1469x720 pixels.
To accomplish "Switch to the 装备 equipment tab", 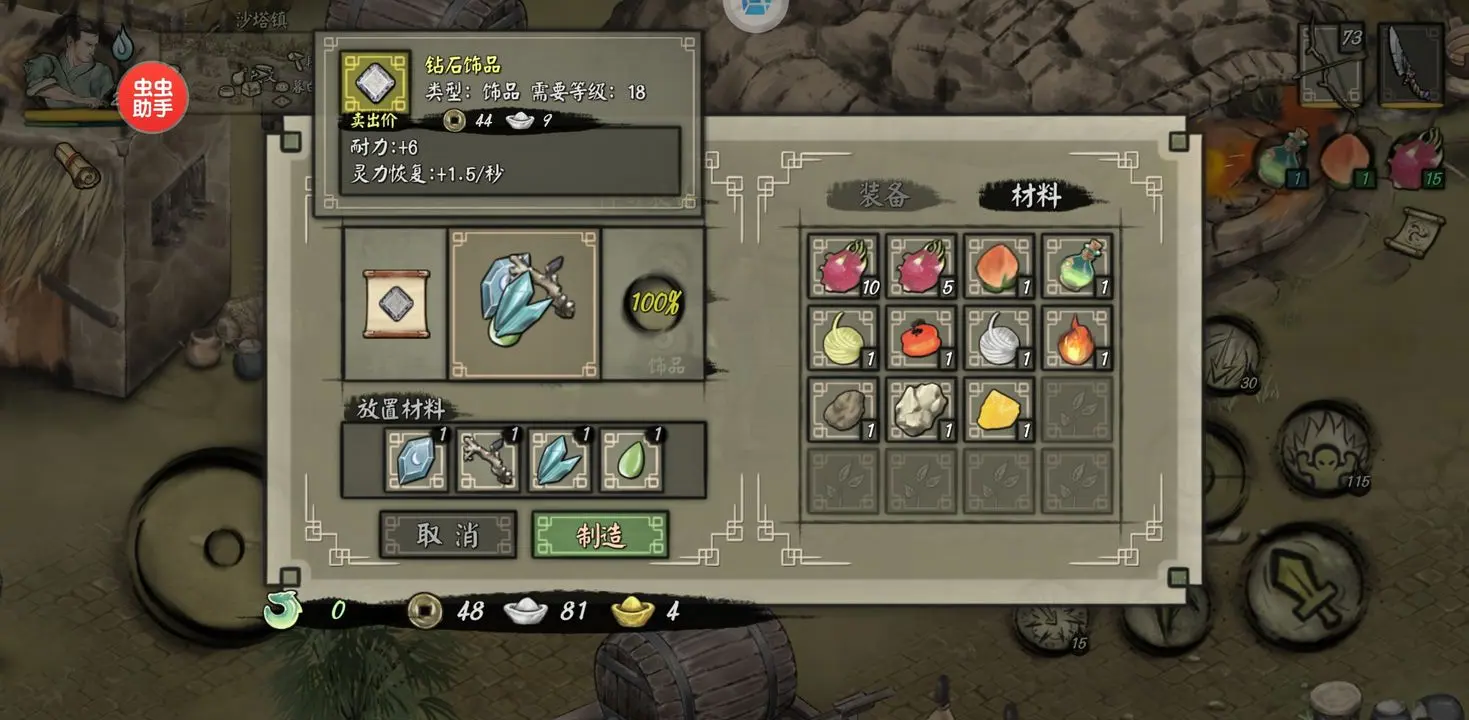I will 884,196.
